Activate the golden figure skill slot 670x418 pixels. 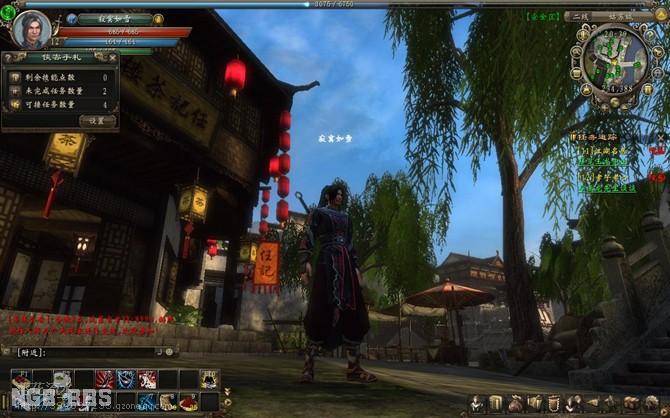click(x=209, y=378)
